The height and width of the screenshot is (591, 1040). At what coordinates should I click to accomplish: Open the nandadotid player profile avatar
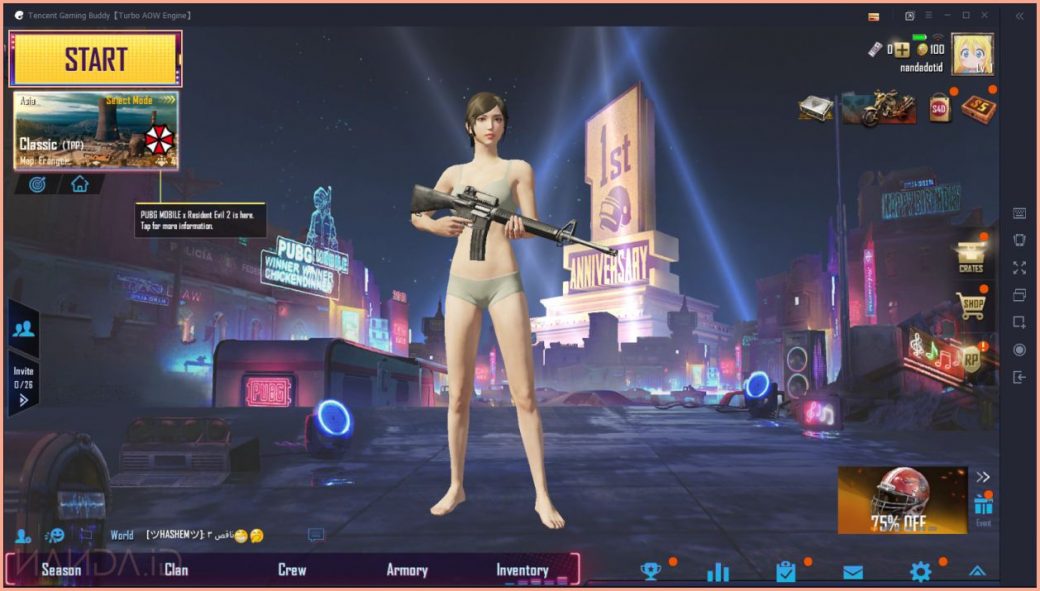pyautogui.click(x=971, y=54)
